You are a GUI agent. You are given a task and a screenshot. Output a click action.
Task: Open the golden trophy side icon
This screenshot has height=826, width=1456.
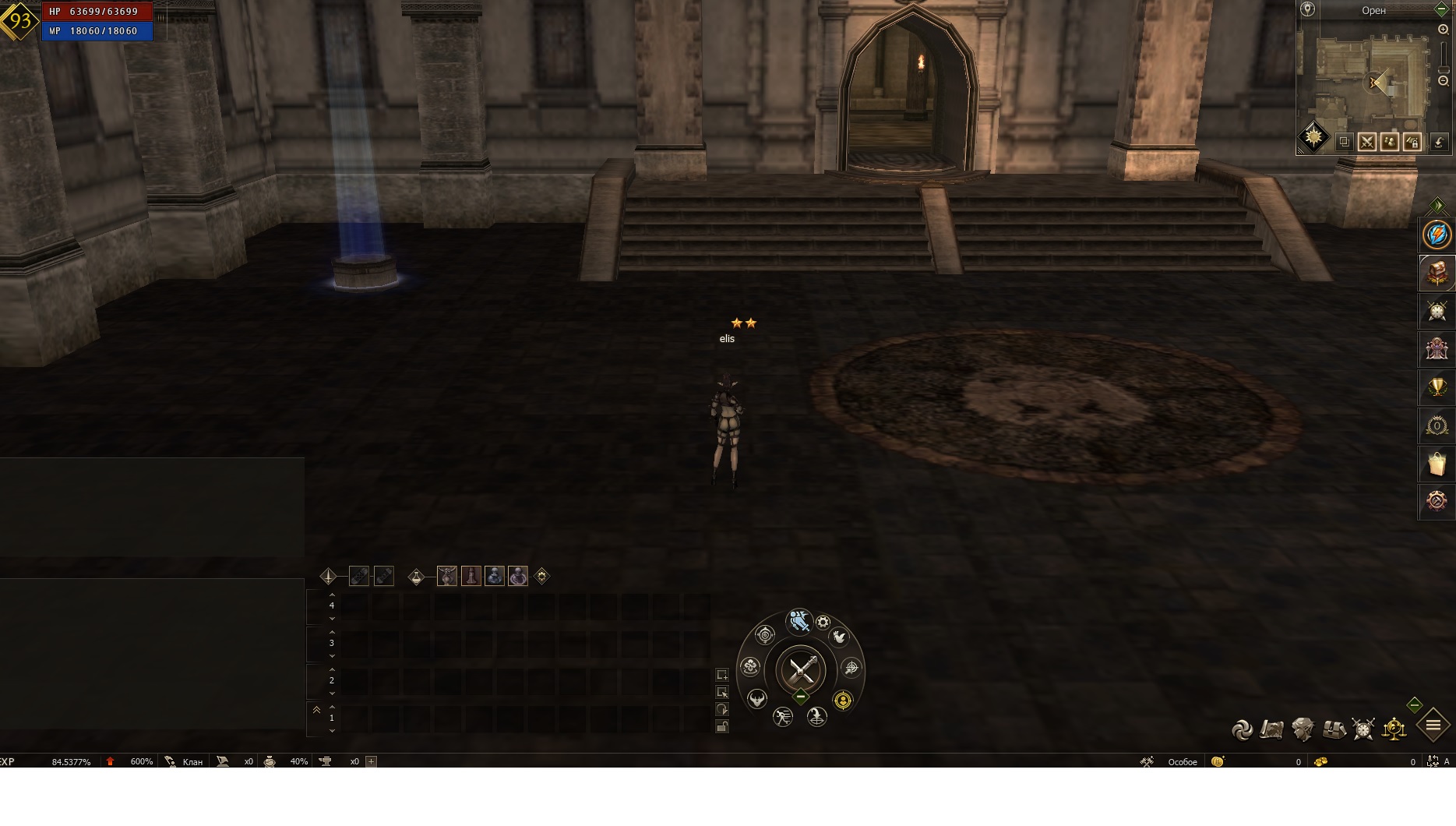[x=1437, y=387]
